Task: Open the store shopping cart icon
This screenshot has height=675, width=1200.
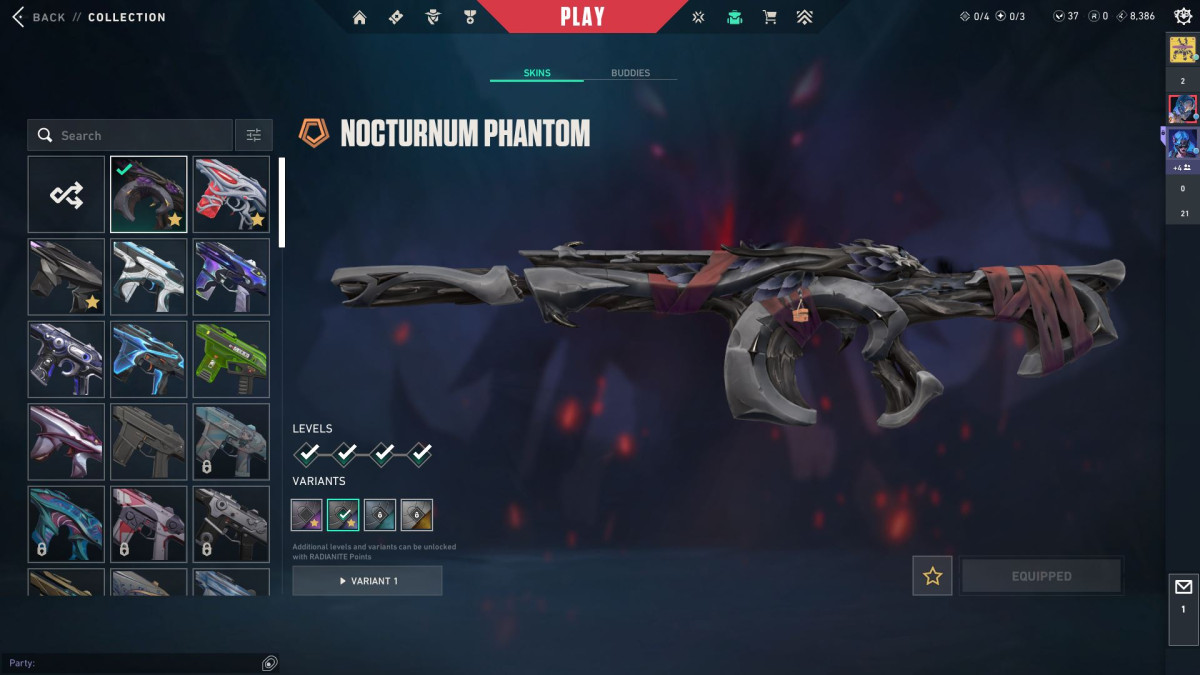Action: [x=769, y=17]
